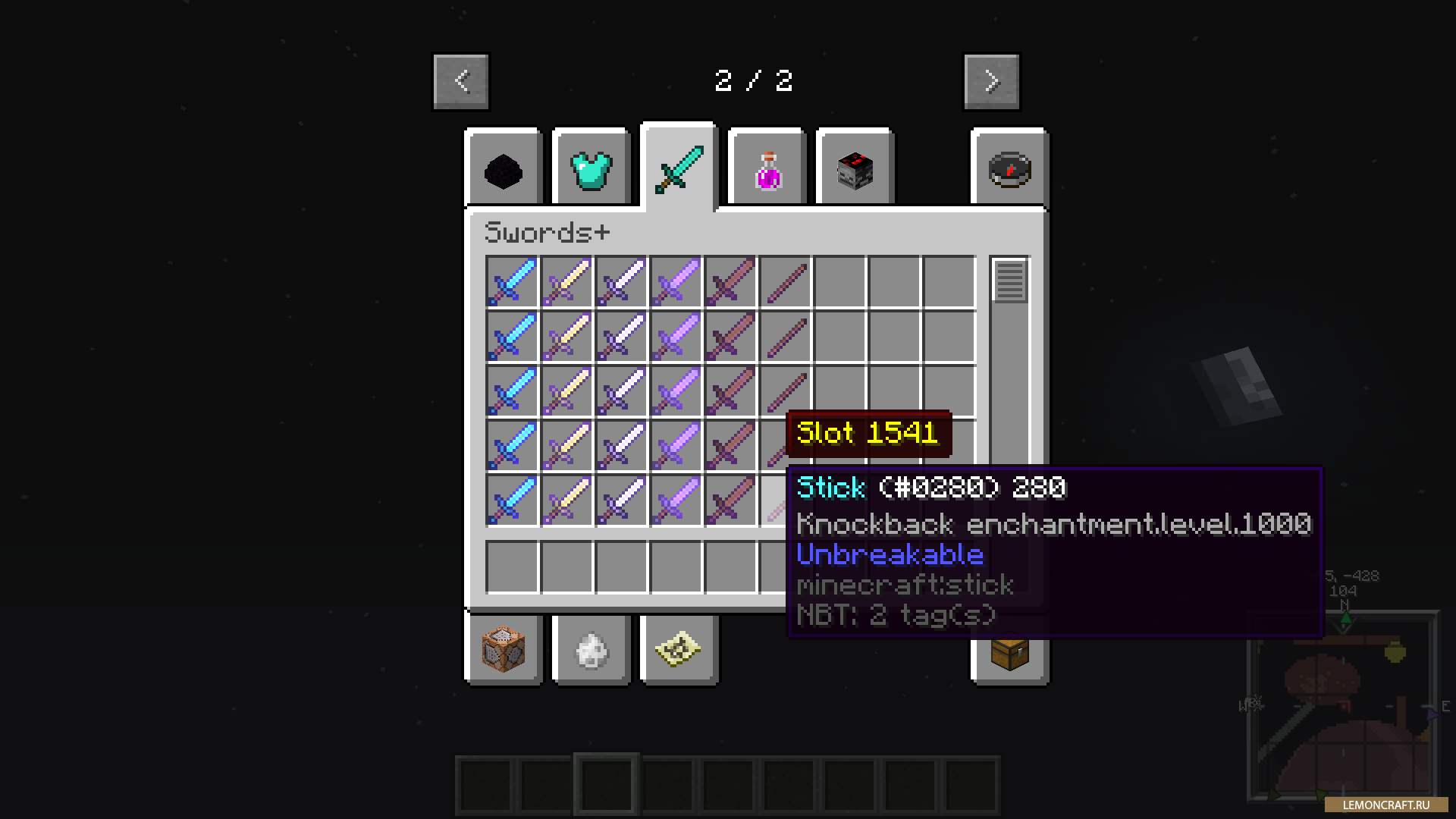This screenshot has width=1456, height=819.
Task: Go to the previous creative tab page
Action: click(461, 81)
